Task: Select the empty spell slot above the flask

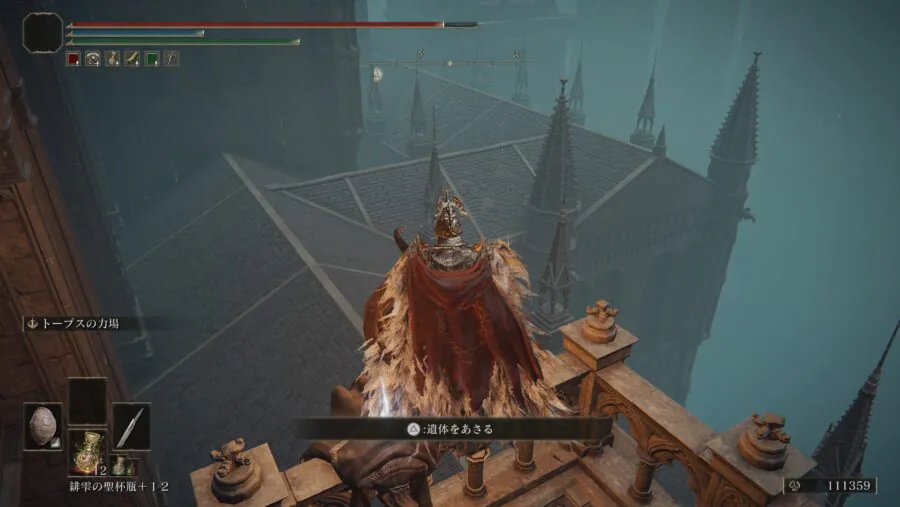Action: (x=87, y=401)
